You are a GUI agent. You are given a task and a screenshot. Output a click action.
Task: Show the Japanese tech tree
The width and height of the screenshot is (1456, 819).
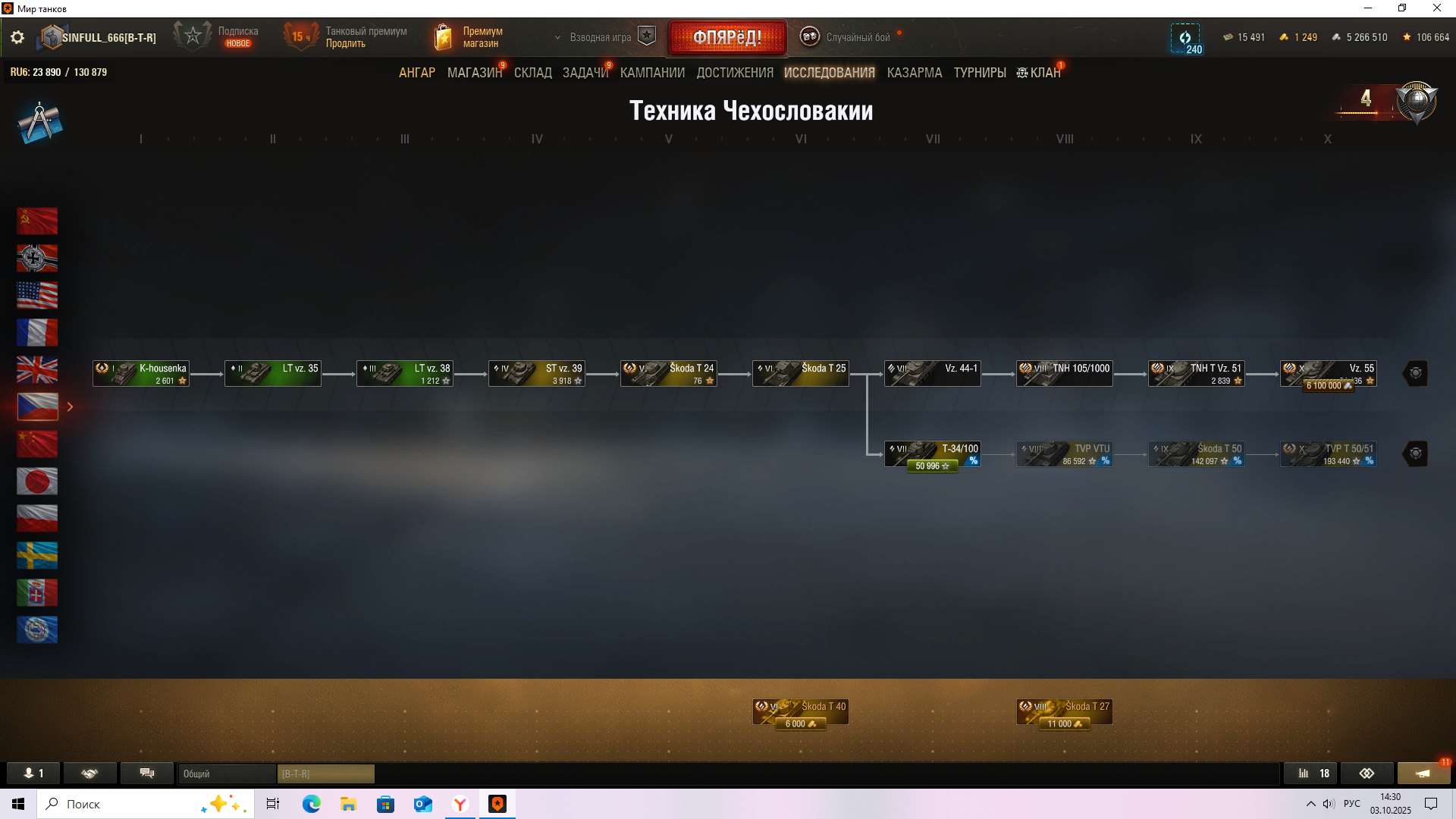pyautogui.click(x=37, y=482)
